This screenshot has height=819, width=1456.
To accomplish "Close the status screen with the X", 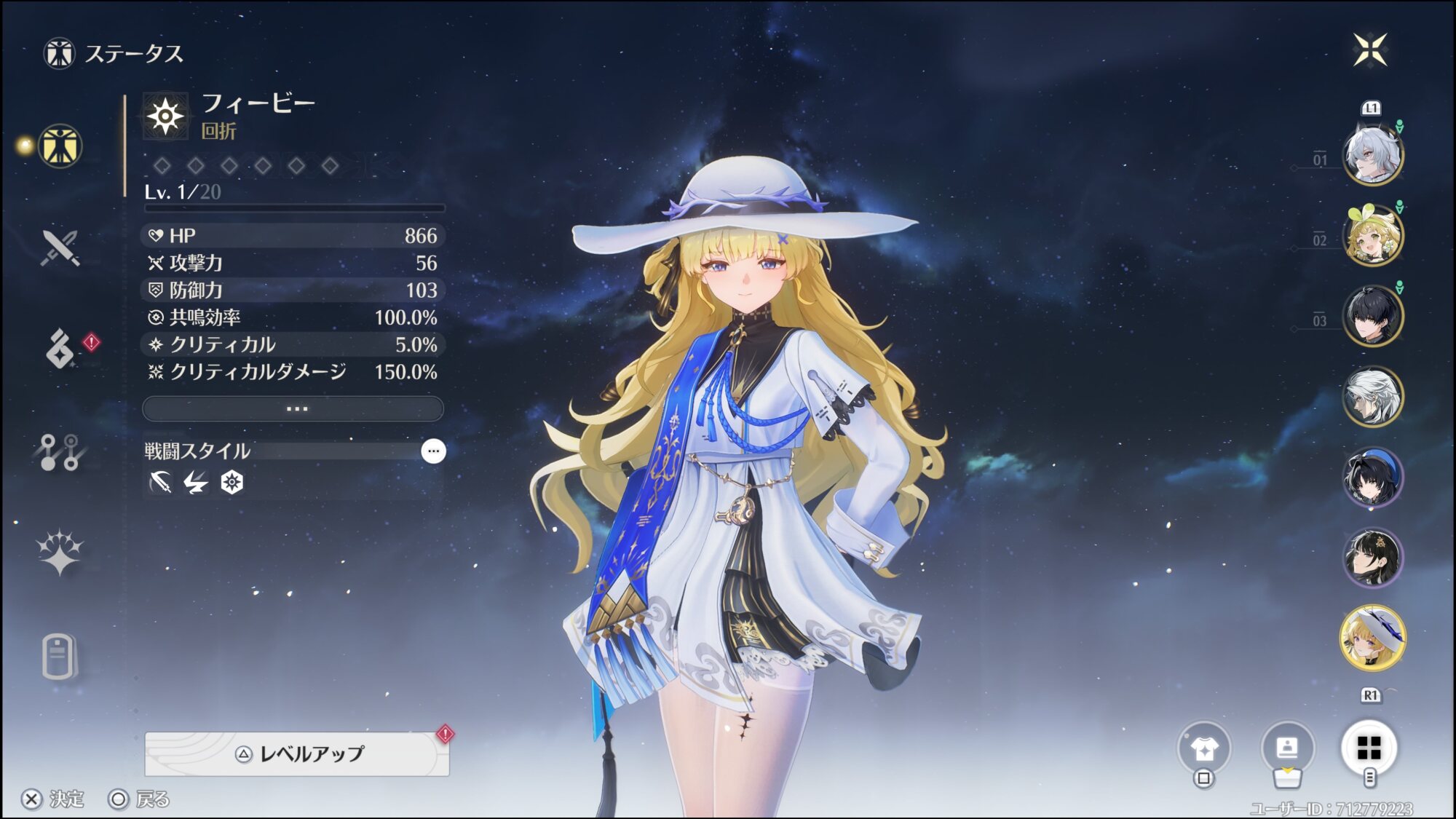I will 1370,50.
